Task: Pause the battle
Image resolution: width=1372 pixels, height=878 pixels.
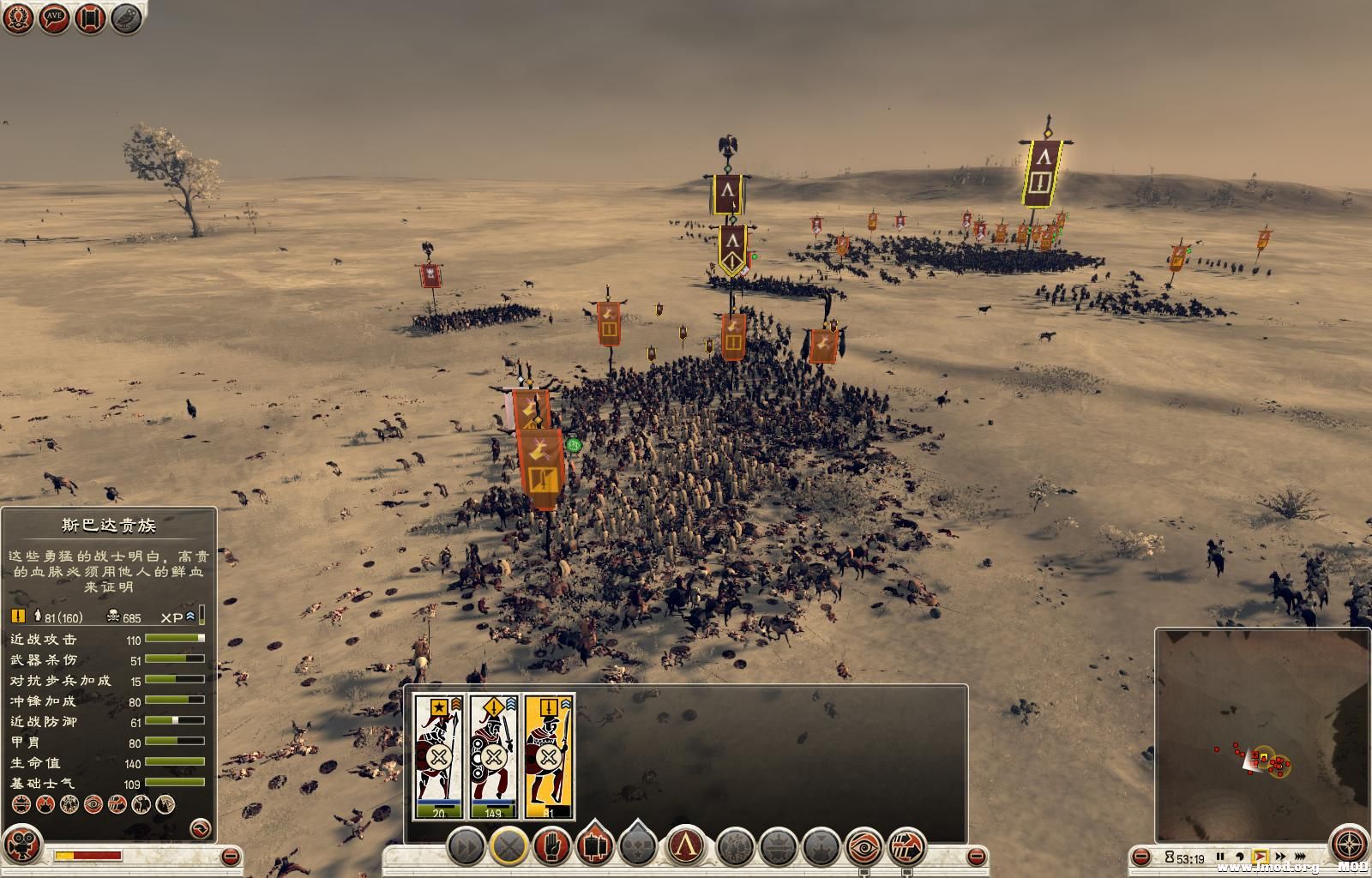Action: (x=1219, y=857)
